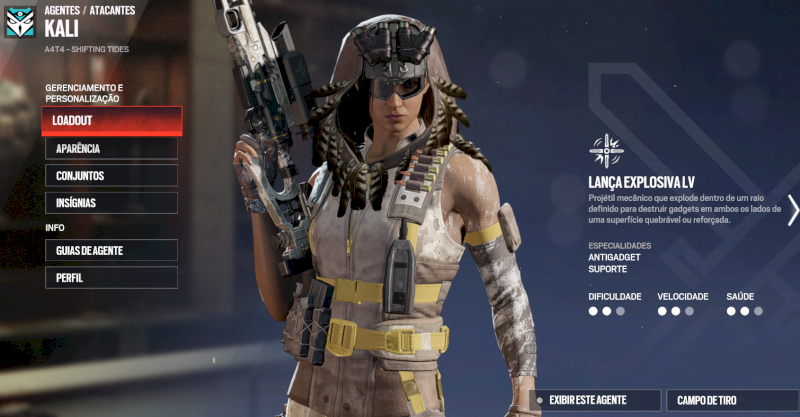View the Perfil info page

[x=111, y=277]
